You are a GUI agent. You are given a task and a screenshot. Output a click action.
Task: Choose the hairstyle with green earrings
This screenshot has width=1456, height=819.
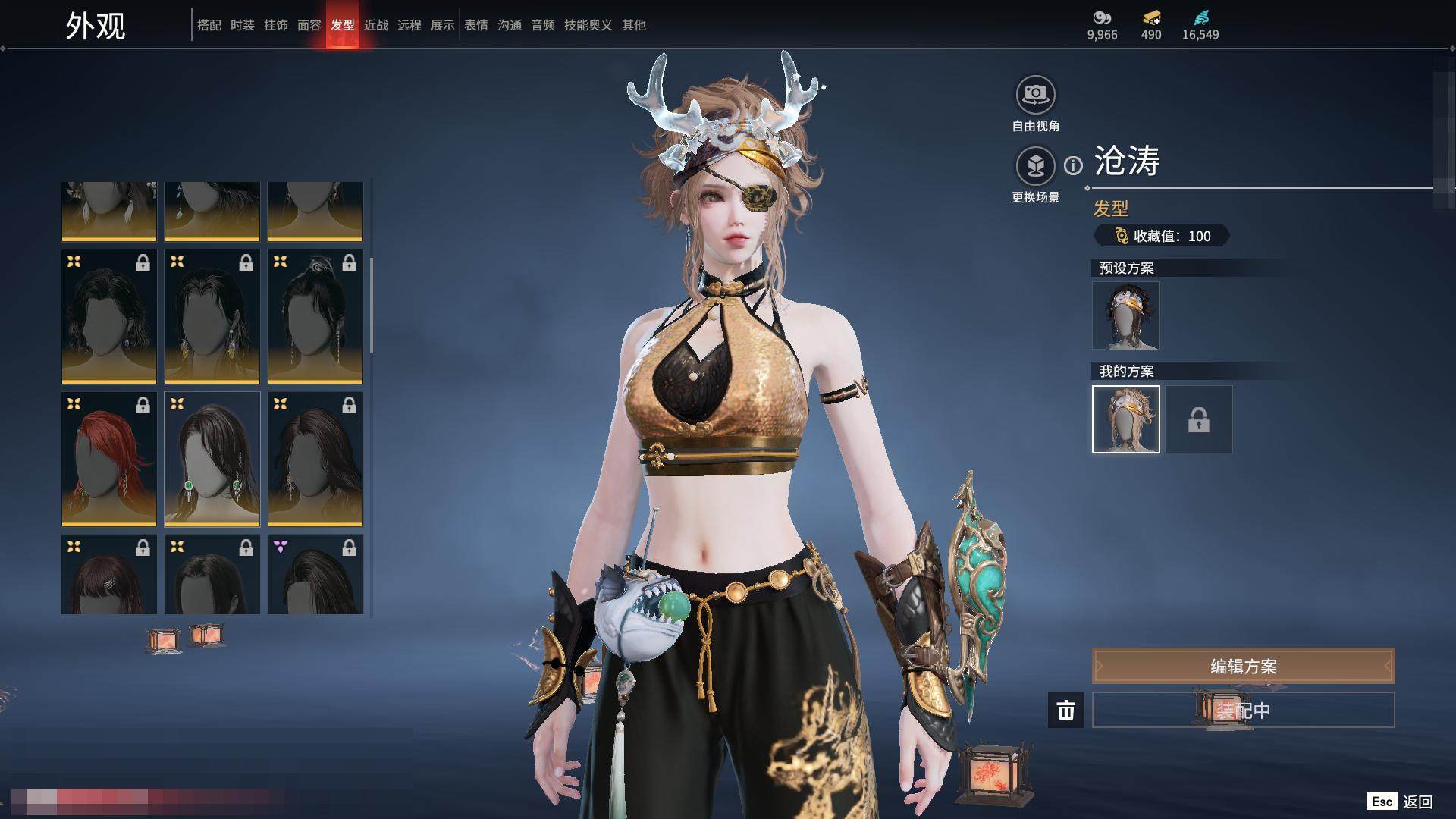pos(212,459)
